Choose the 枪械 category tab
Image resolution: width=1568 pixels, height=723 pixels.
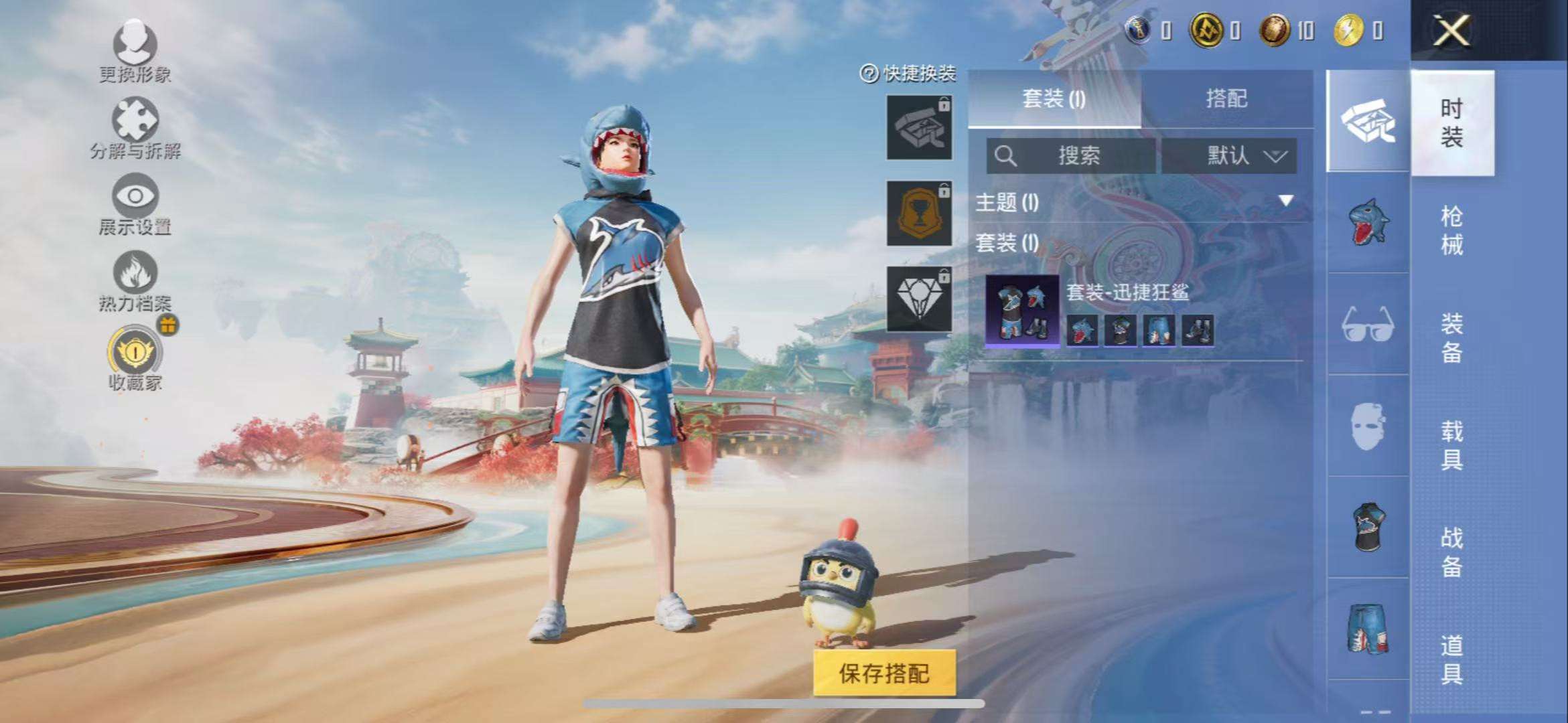click(1451, 230)
